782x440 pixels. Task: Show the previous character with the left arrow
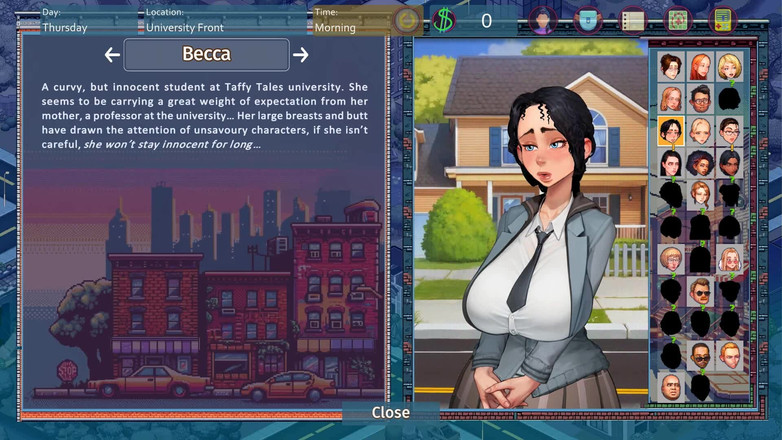click(112, 55)
